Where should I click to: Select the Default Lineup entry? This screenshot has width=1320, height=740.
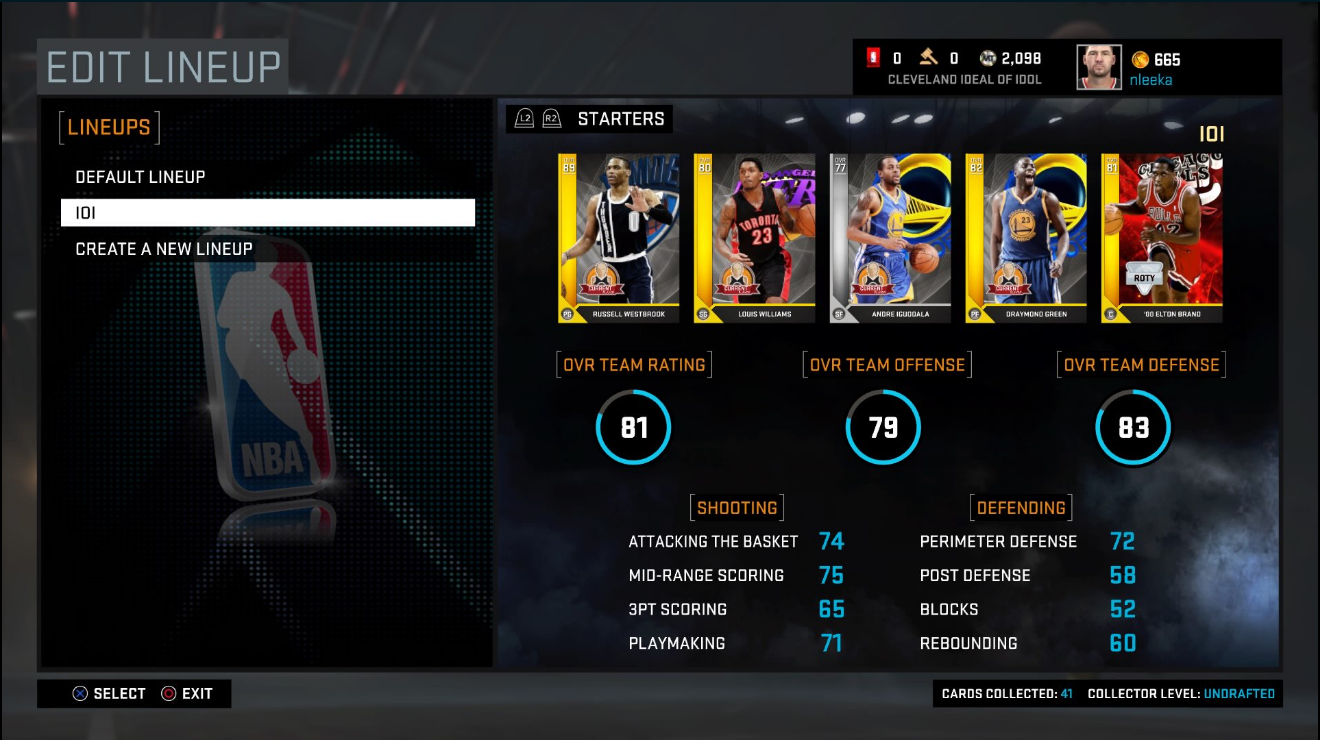[141, 177]
